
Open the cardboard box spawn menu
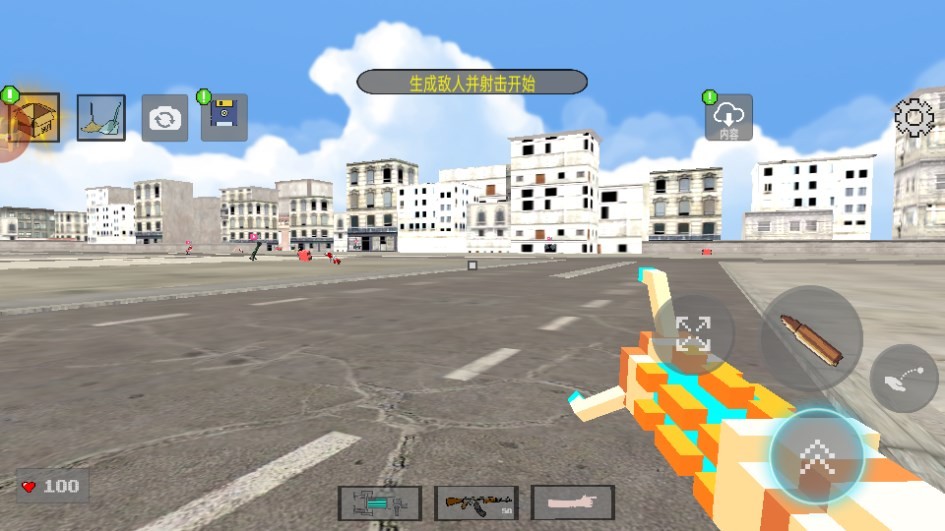(32, 119)
